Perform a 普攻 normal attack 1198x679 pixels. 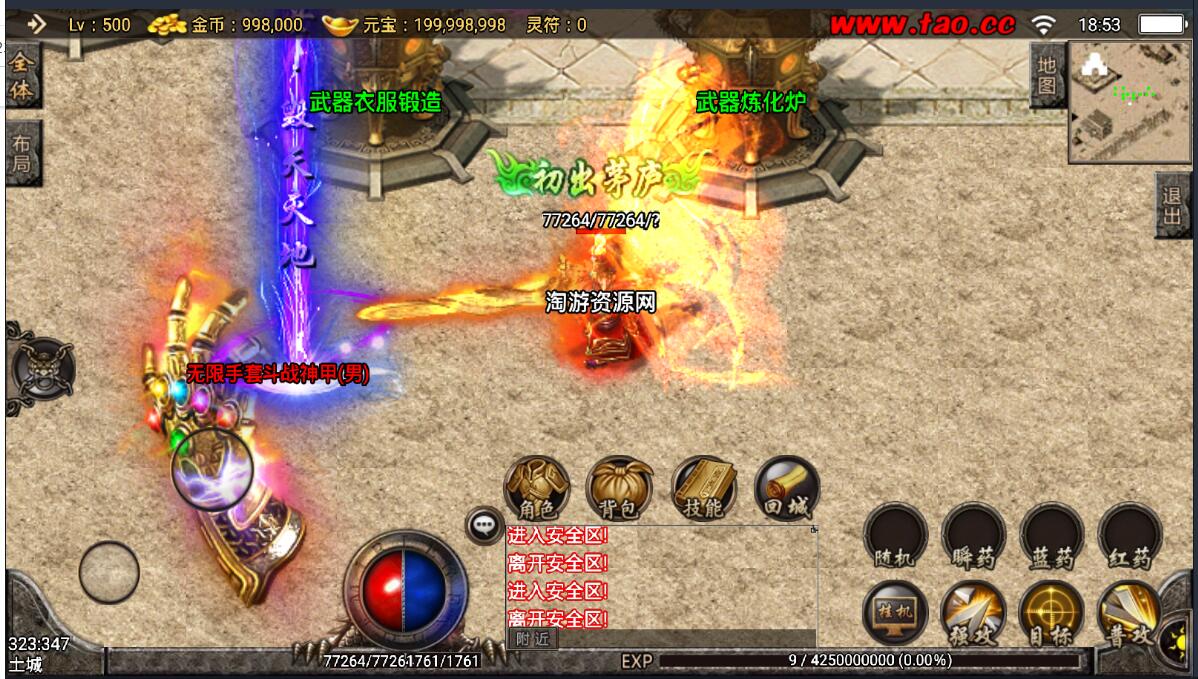tap(1129, 612)
